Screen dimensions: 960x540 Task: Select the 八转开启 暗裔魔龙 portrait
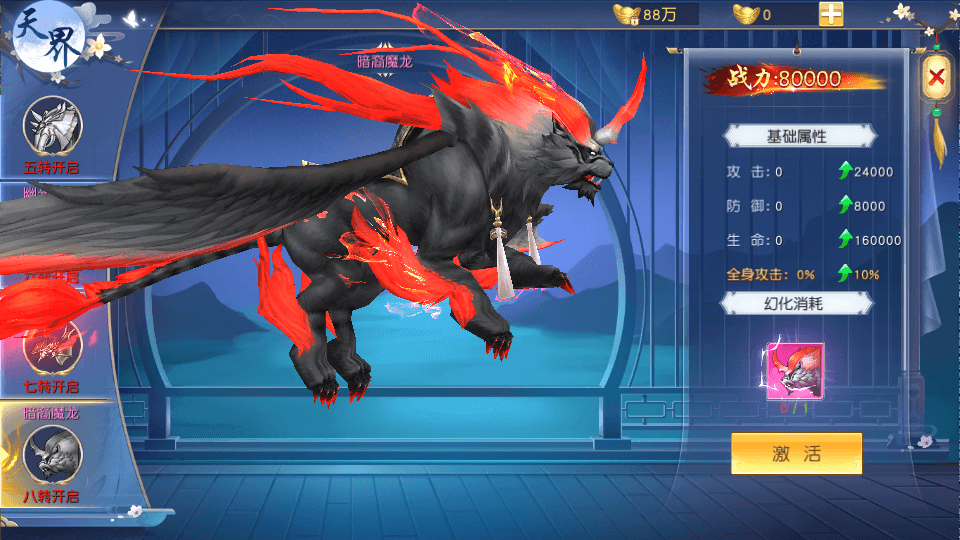tap(52, 455)
